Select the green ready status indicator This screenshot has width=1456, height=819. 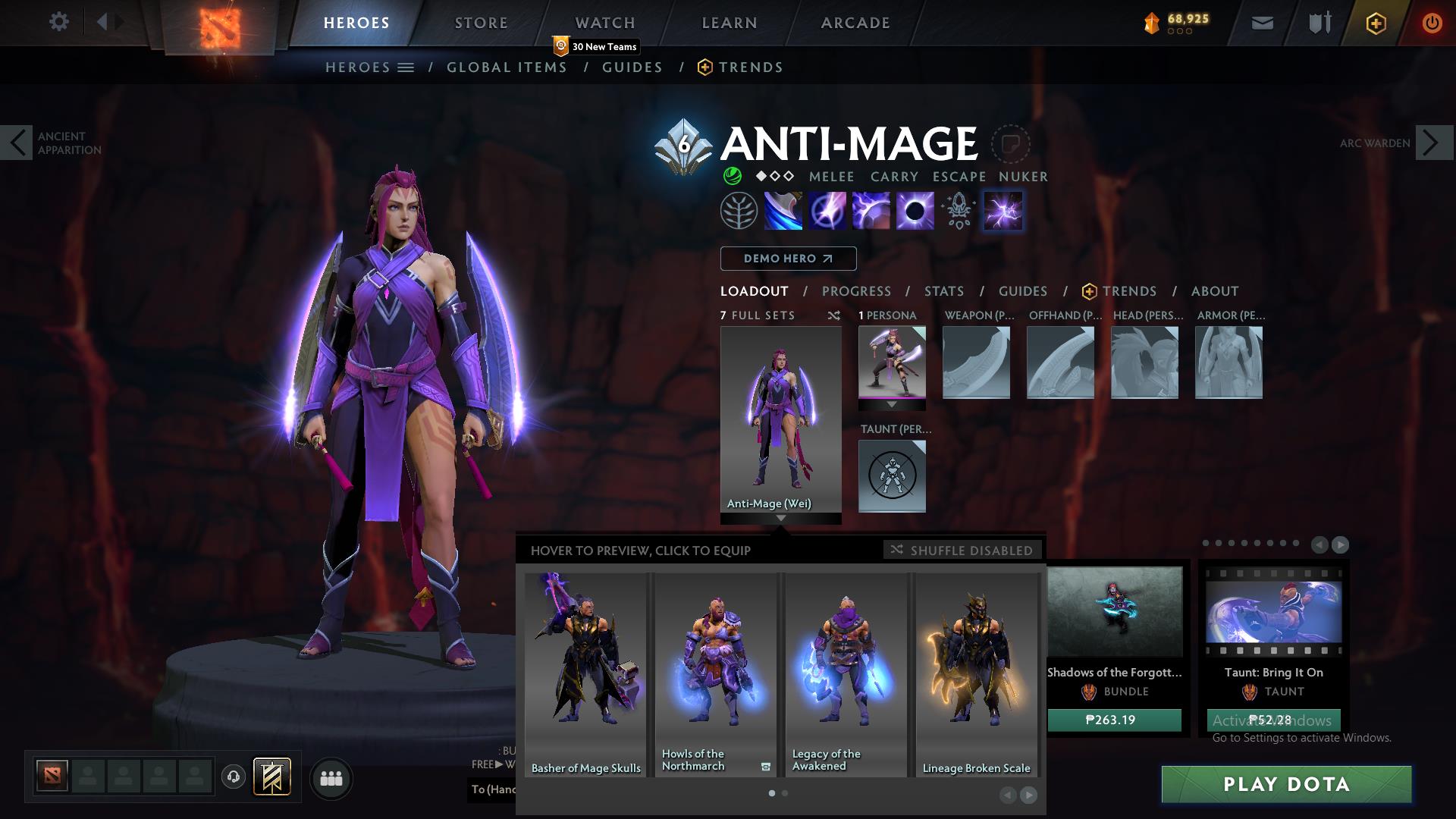point(733,176)
